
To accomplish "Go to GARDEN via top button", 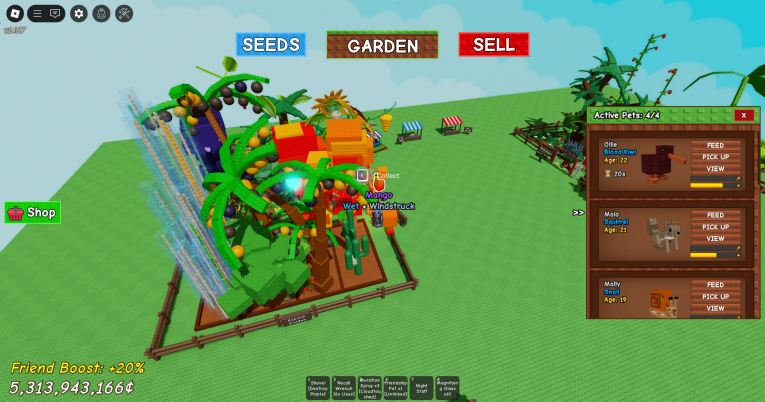I will click(x=382, y=45).
